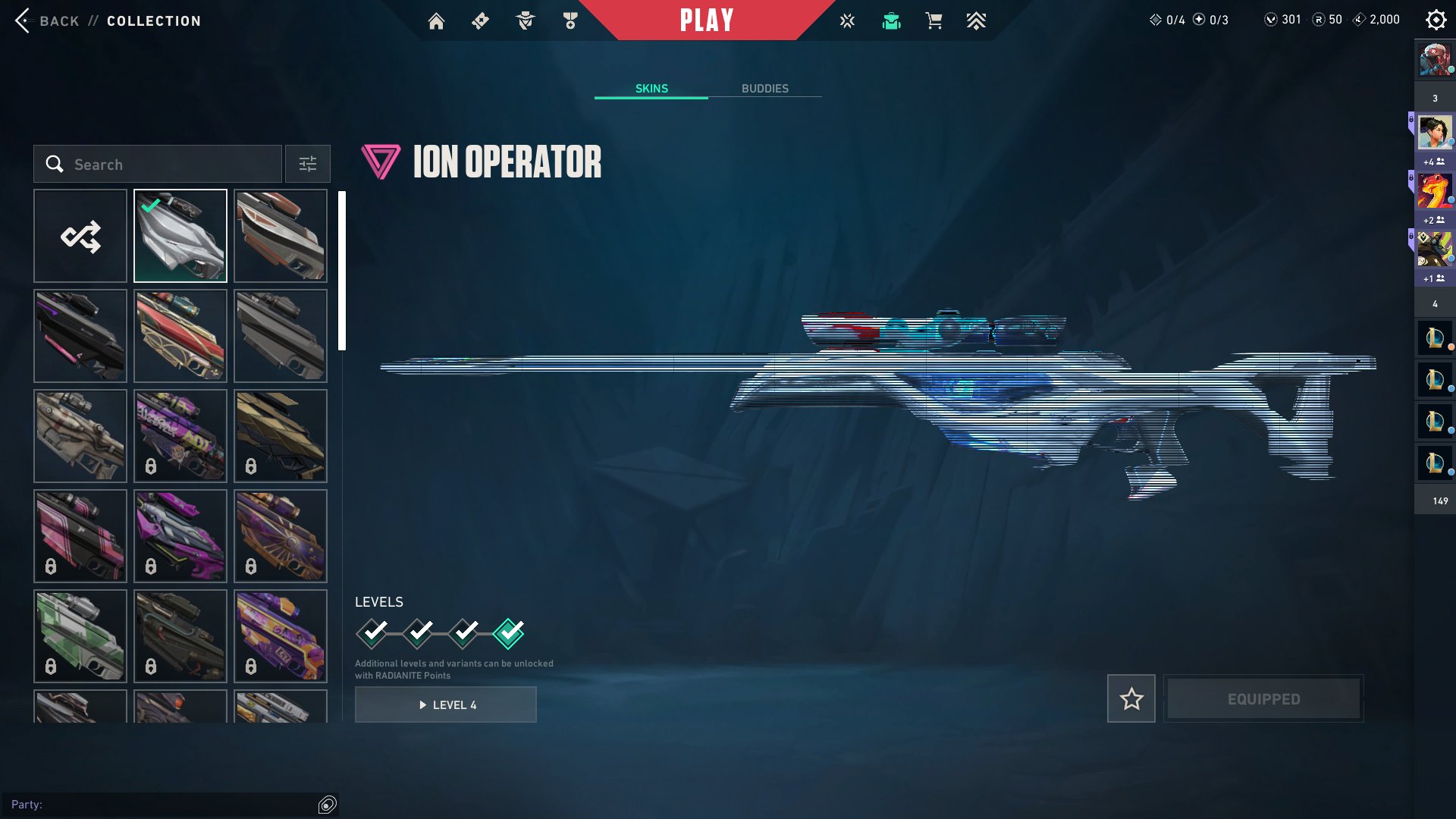Select the fourth level checkmark

pos(508,632)
